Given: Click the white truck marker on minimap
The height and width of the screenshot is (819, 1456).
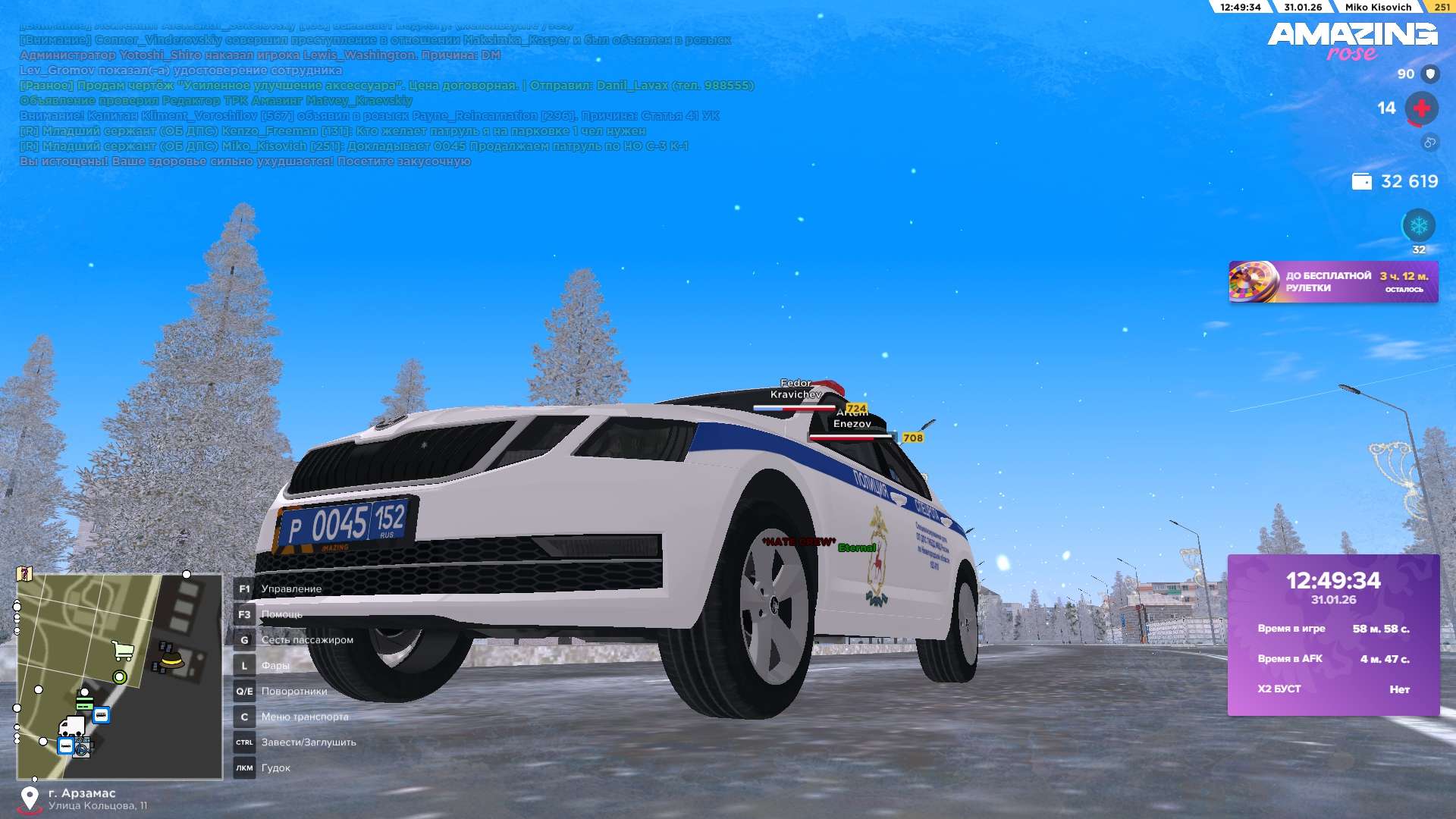Looking at the screenshot, I should pyautogui.click(x=71, y=726).
